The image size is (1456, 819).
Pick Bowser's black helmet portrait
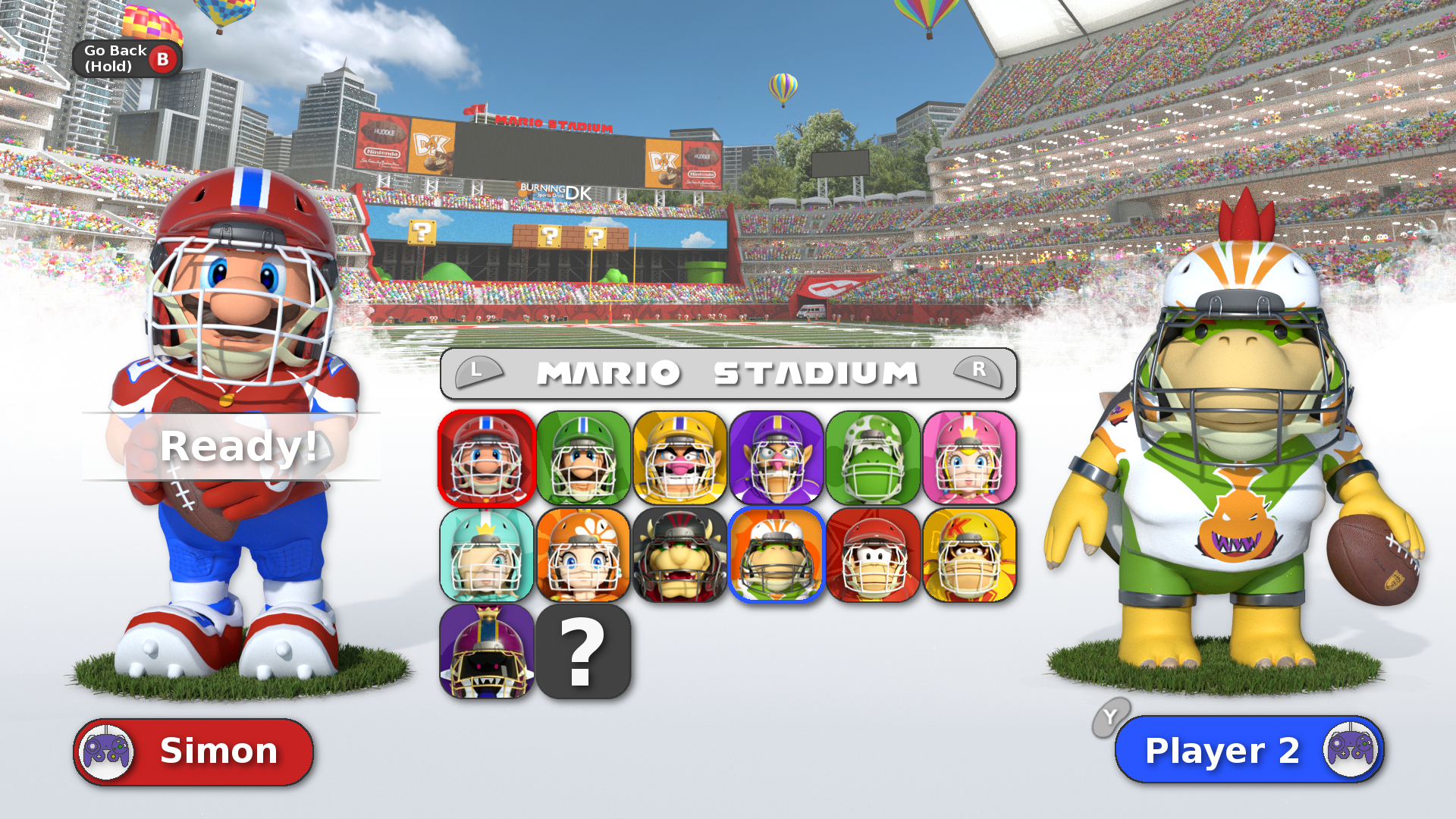[x=679, y=555]
